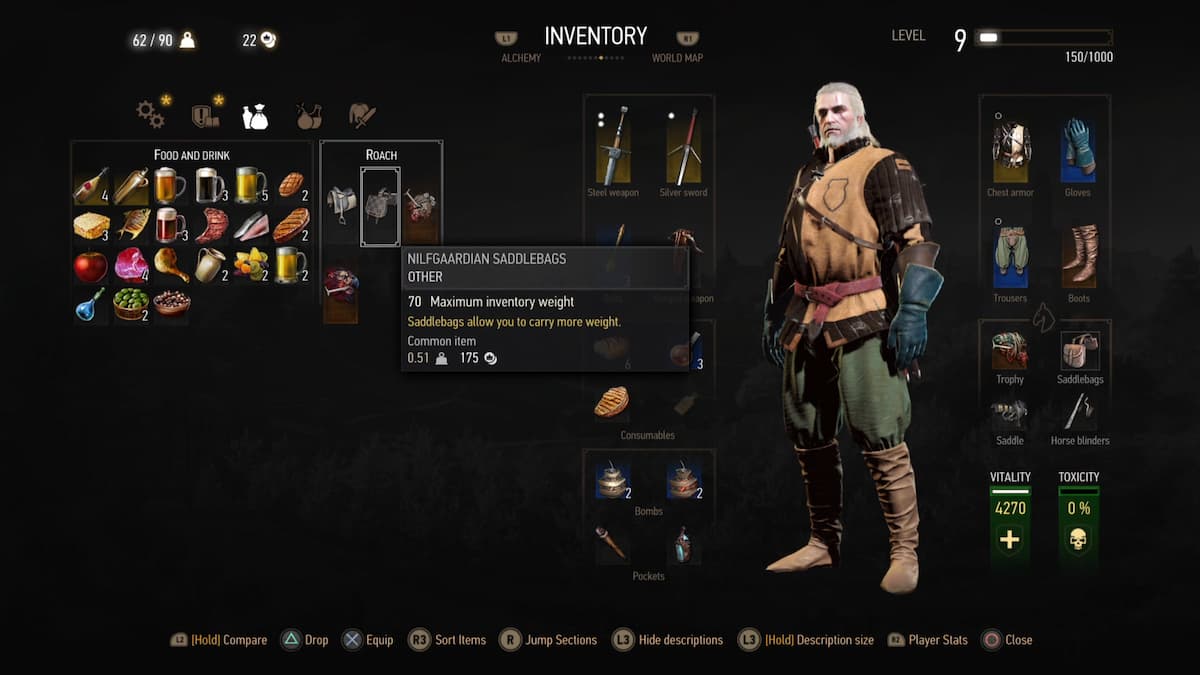Viewport: 1200px width, 675px height.
Task: Select the red apple in Food and Drink
Action: tap(91, 265)
